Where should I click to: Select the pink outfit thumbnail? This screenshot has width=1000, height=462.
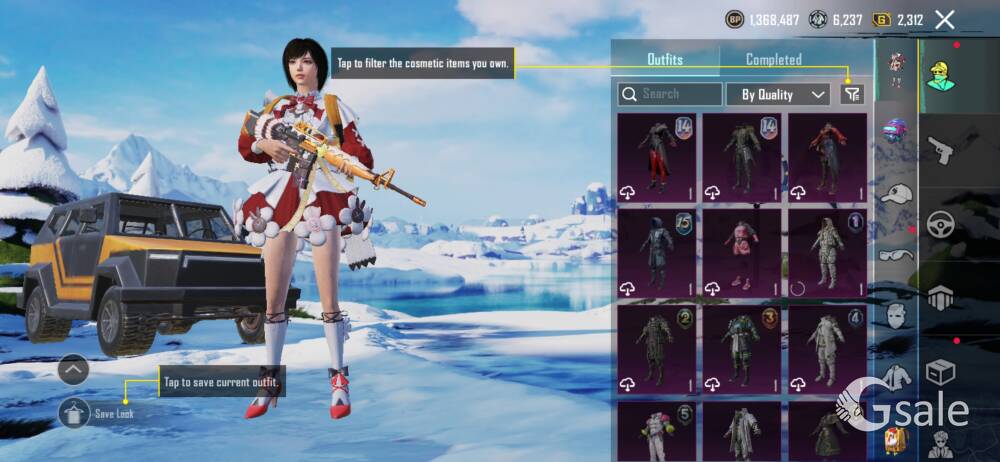pos(741,253)
